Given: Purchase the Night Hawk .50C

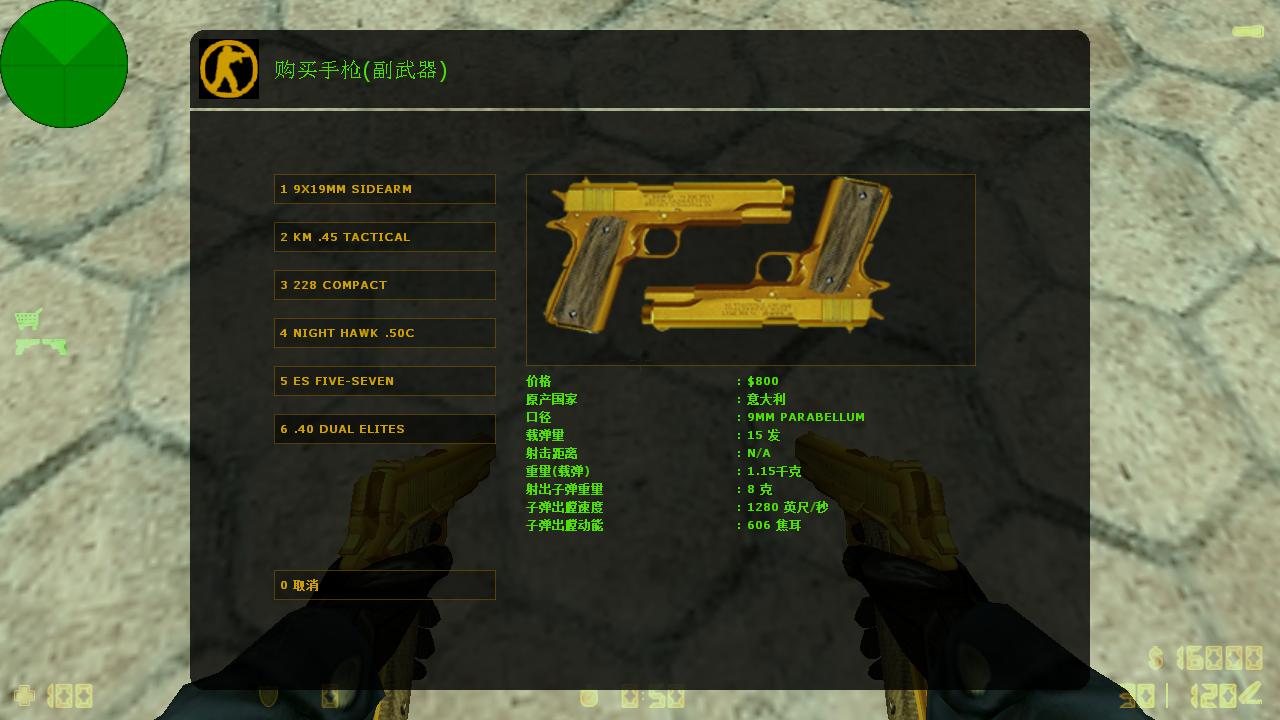Looking at the screenshot, I should pyautogui.click(x=384, y=333).
